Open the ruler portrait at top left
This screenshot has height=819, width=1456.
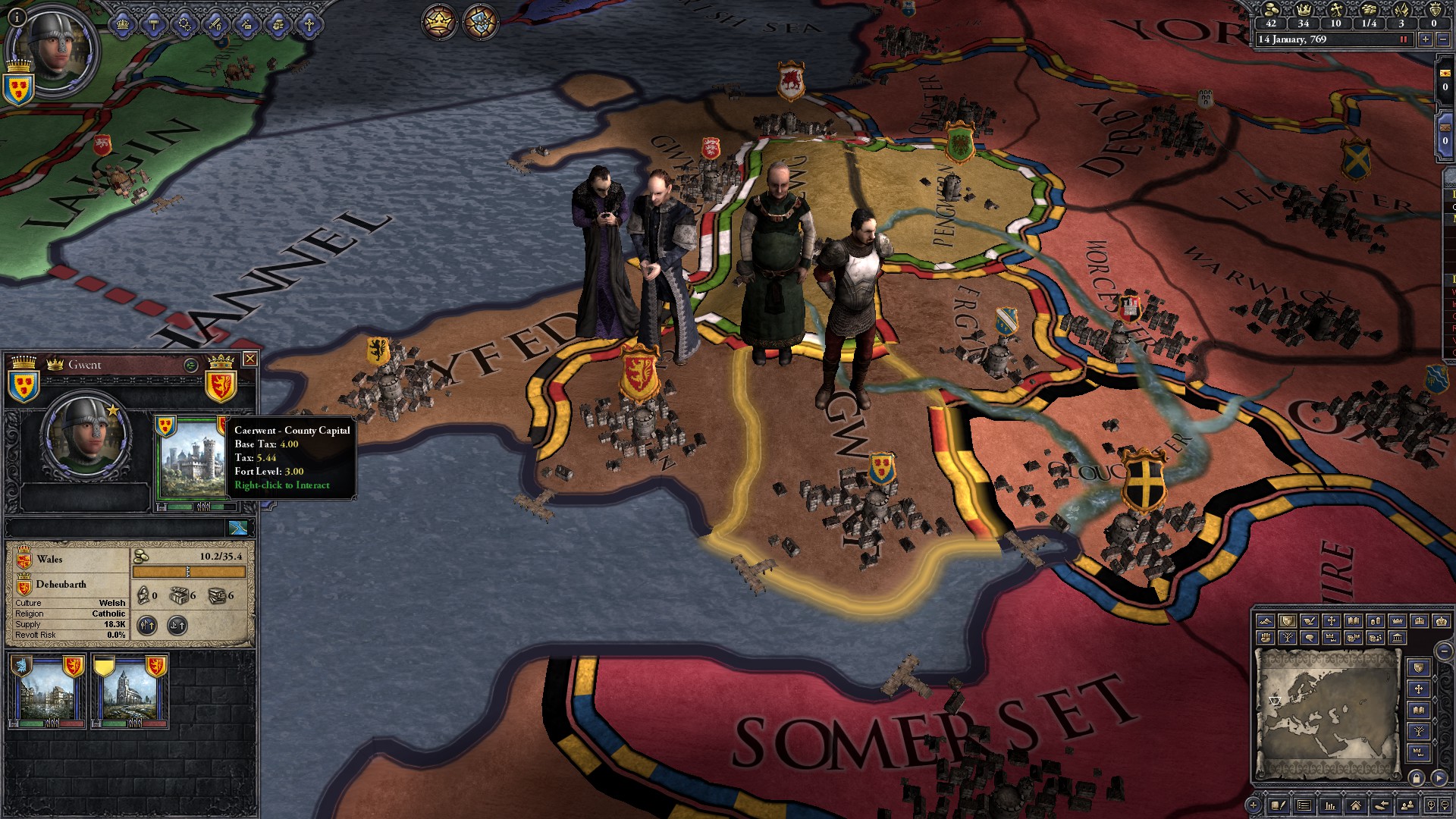53,49
